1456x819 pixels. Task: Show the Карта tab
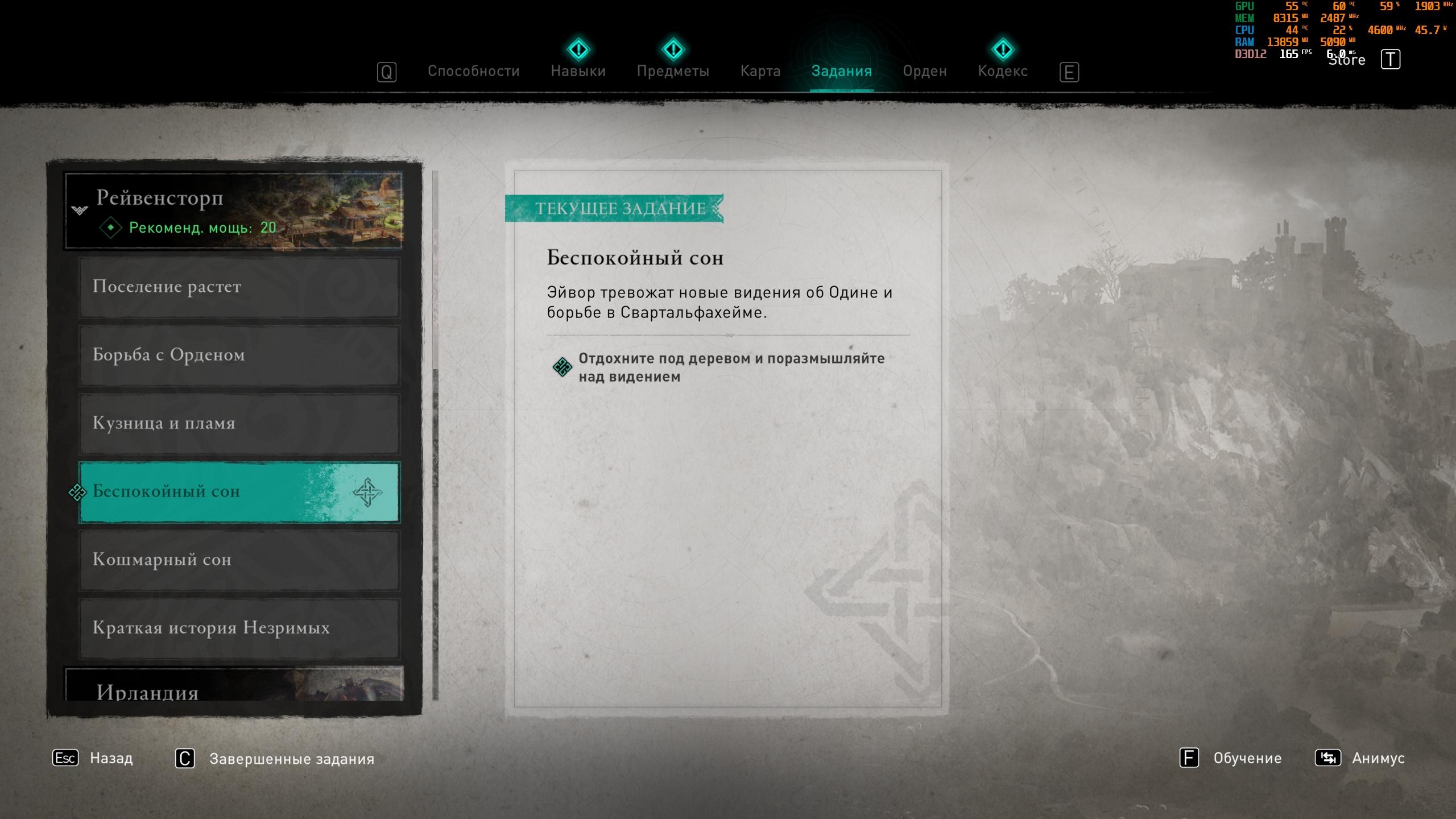pyautogui.click(x=760, y=71)
